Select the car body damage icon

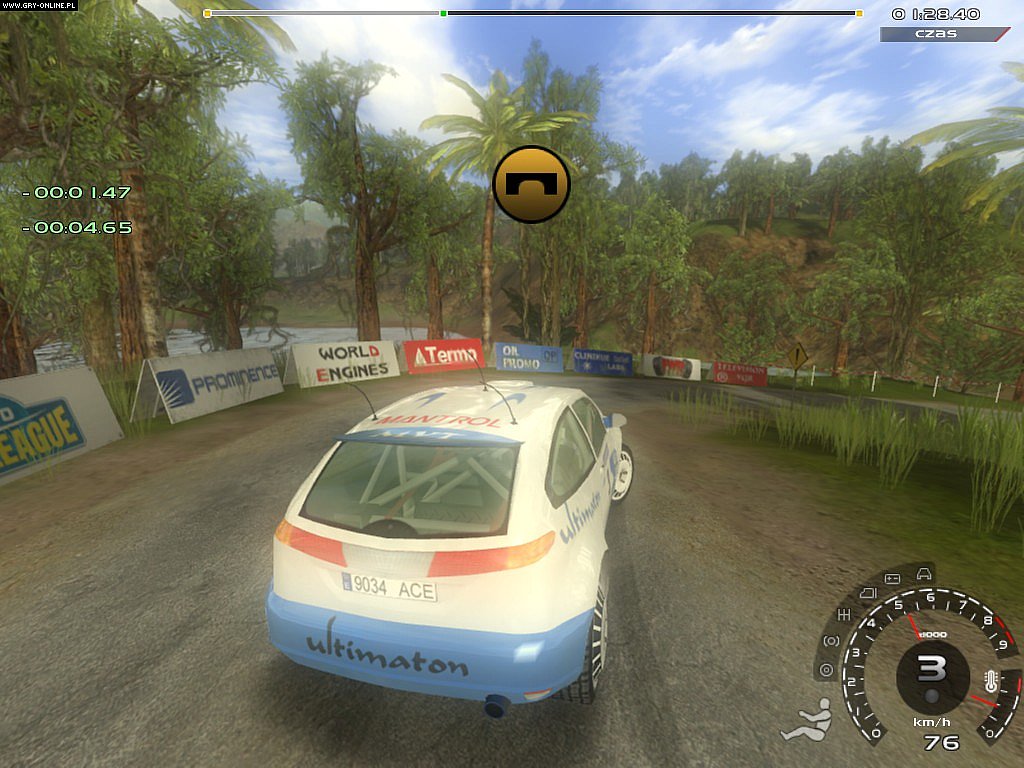(924, 573)
